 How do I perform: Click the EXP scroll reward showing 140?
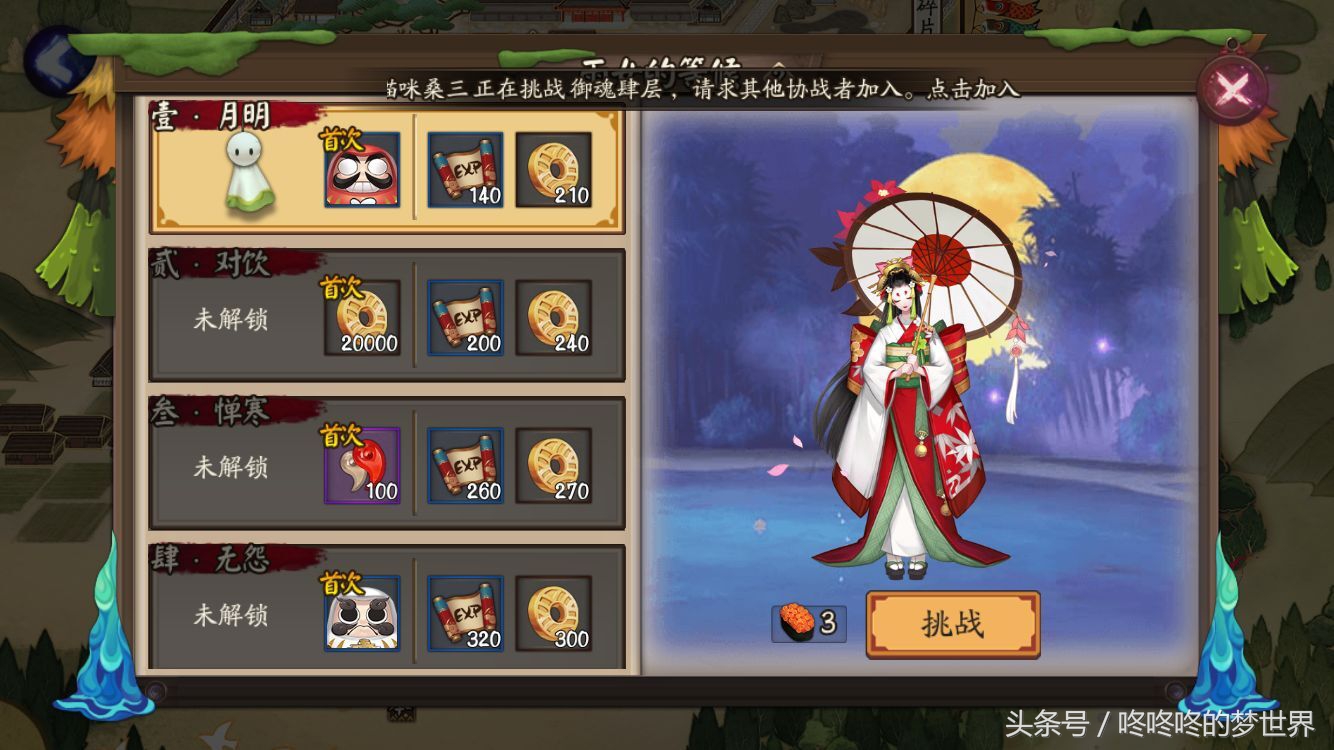[x=466, y=172]
